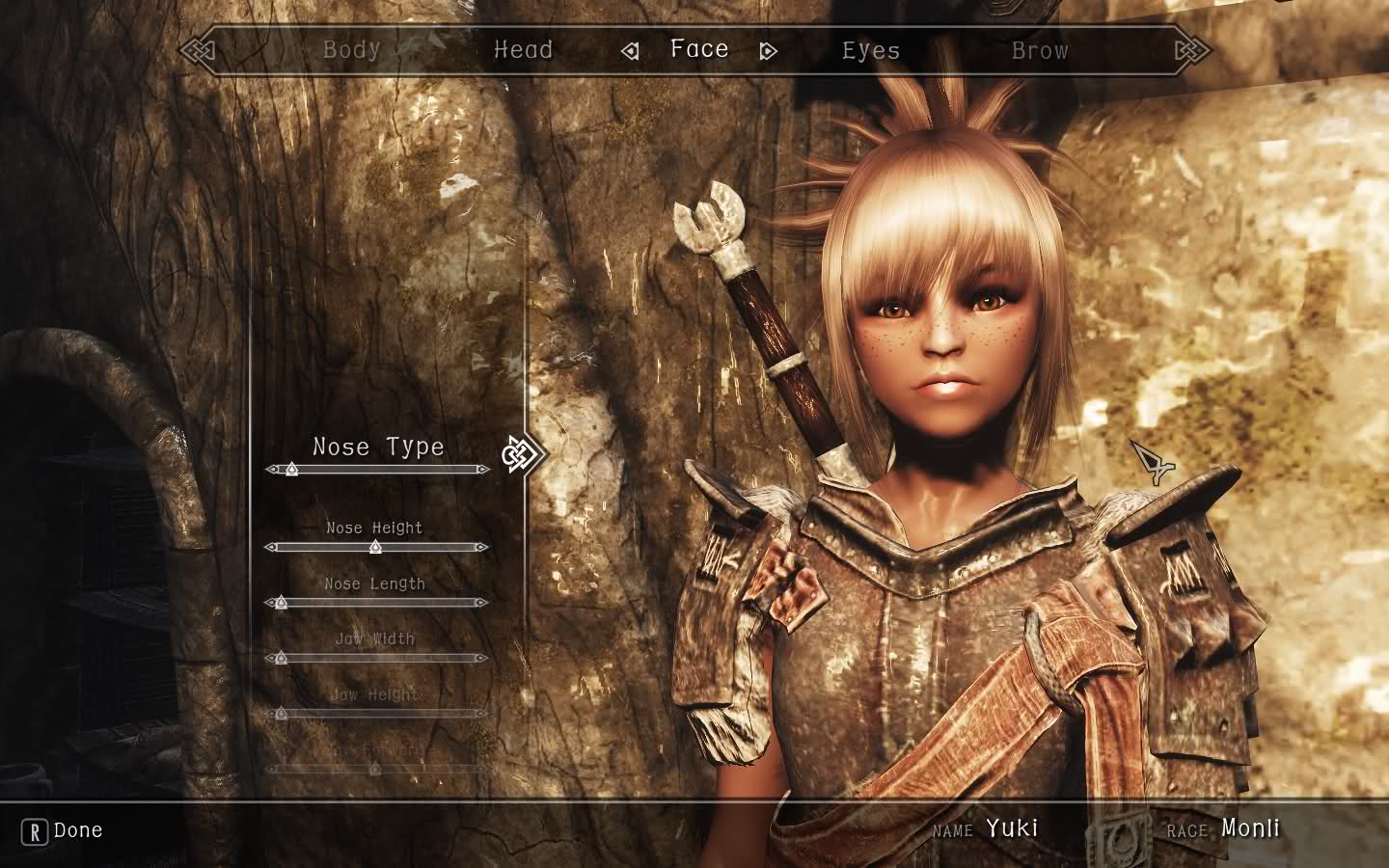Switch to the Eyes tab
1389x868 pixels.
870,50
